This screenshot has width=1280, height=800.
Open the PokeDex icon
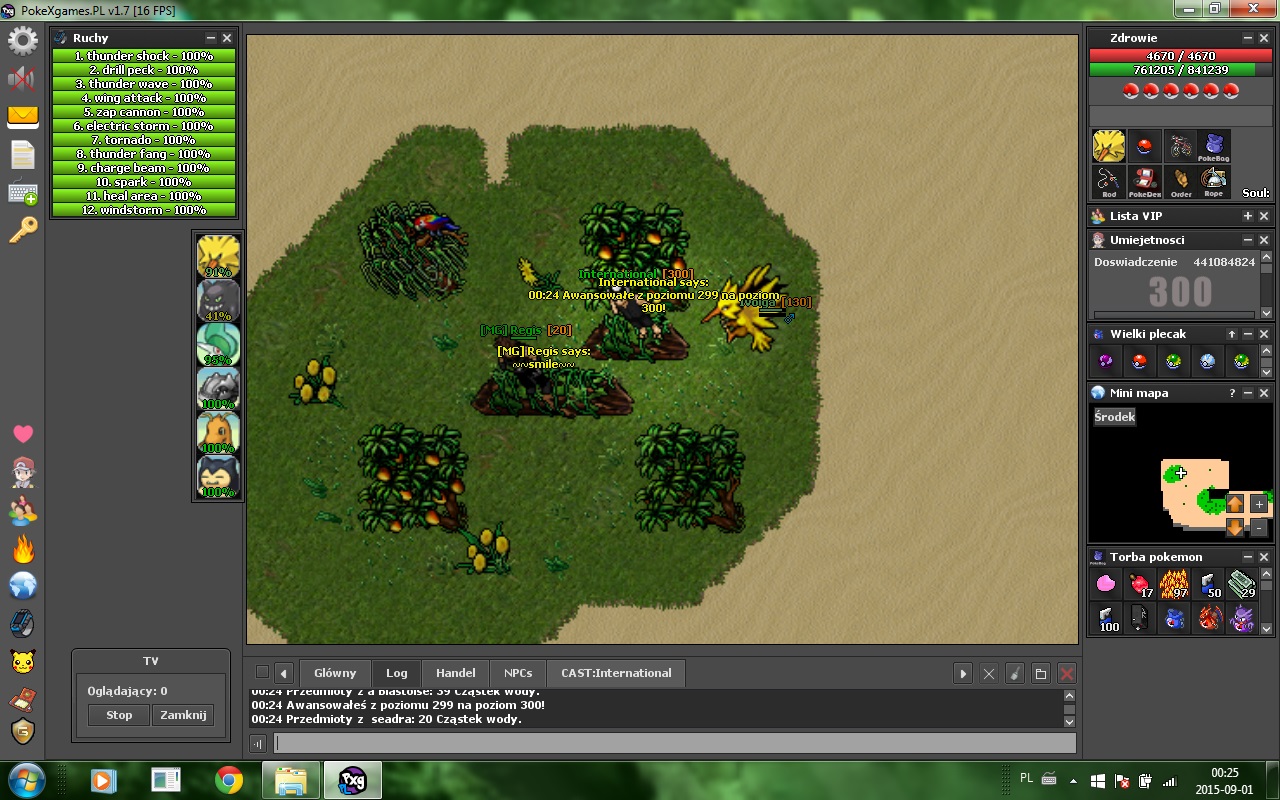pyautogui.click(x=1145, y=181)
